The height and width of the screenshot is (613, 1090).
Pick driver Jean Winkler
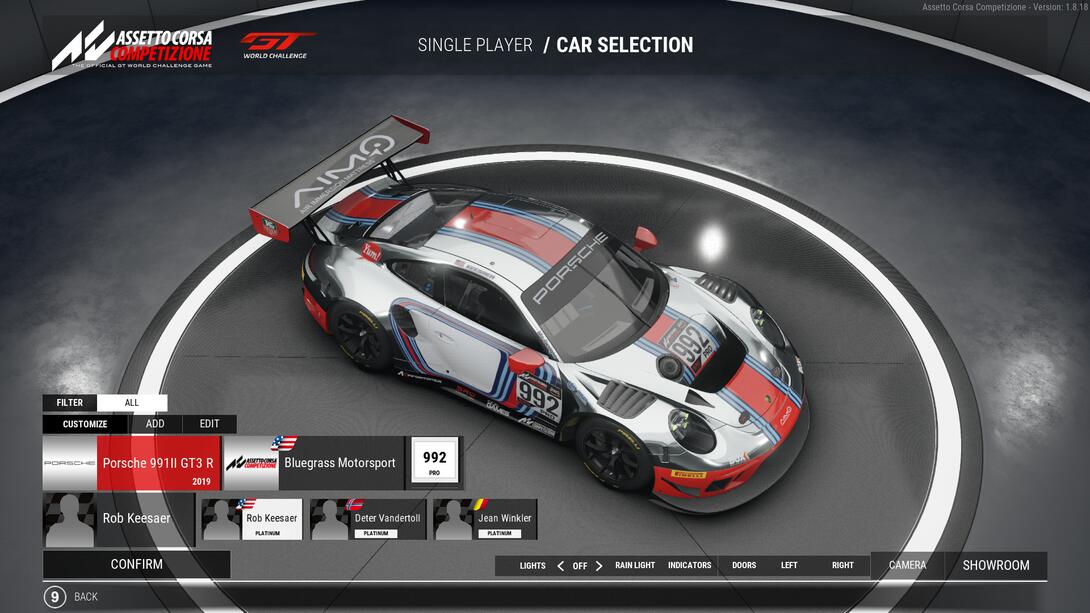[486, 519]
